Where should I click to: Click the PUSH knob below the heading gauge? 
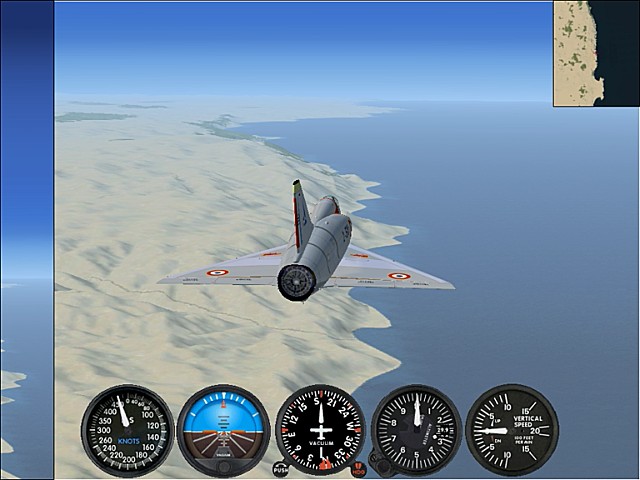pyautogui.click(x=280, y=468)
